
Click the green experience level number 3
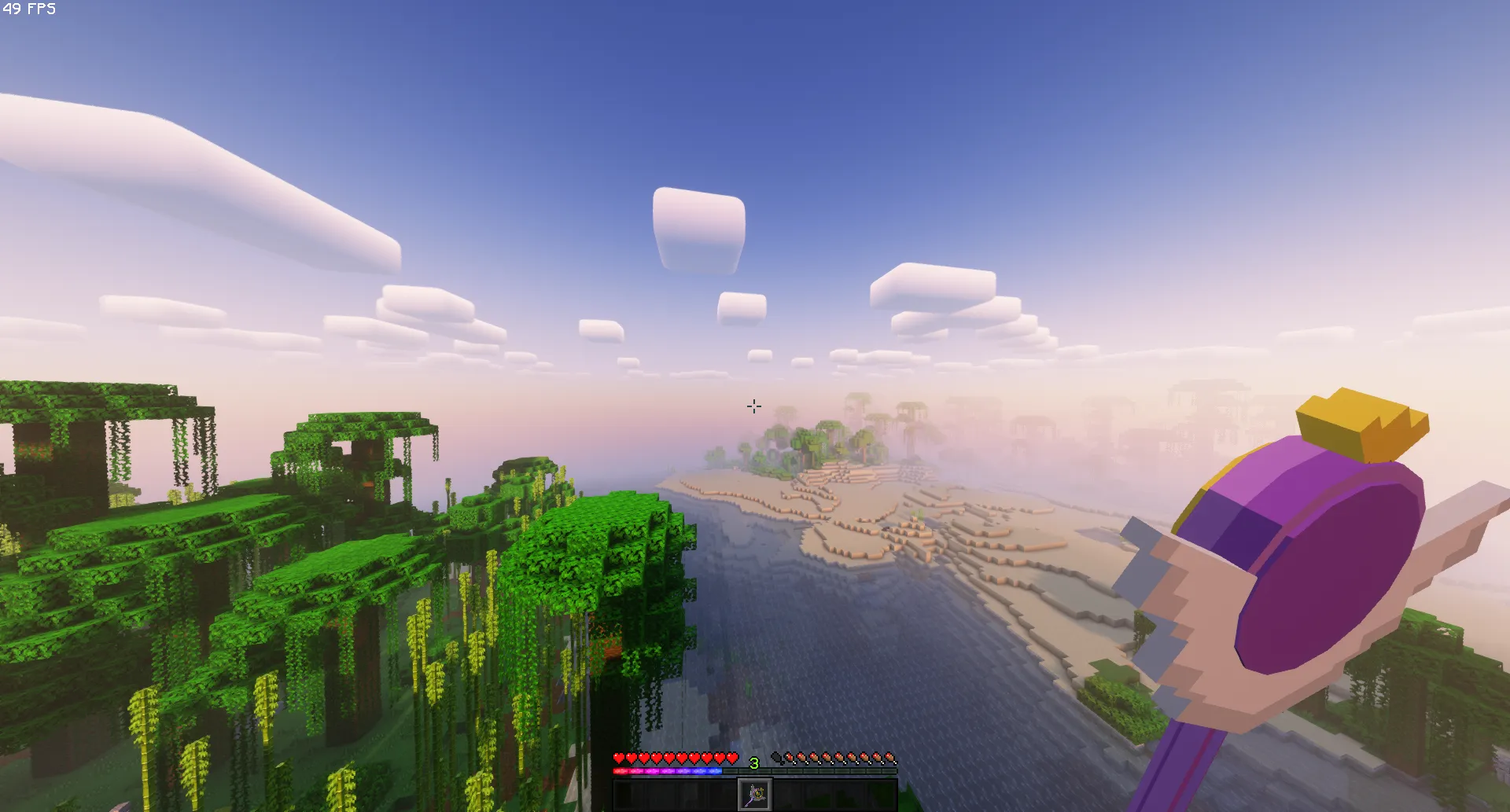pos(754,761)
